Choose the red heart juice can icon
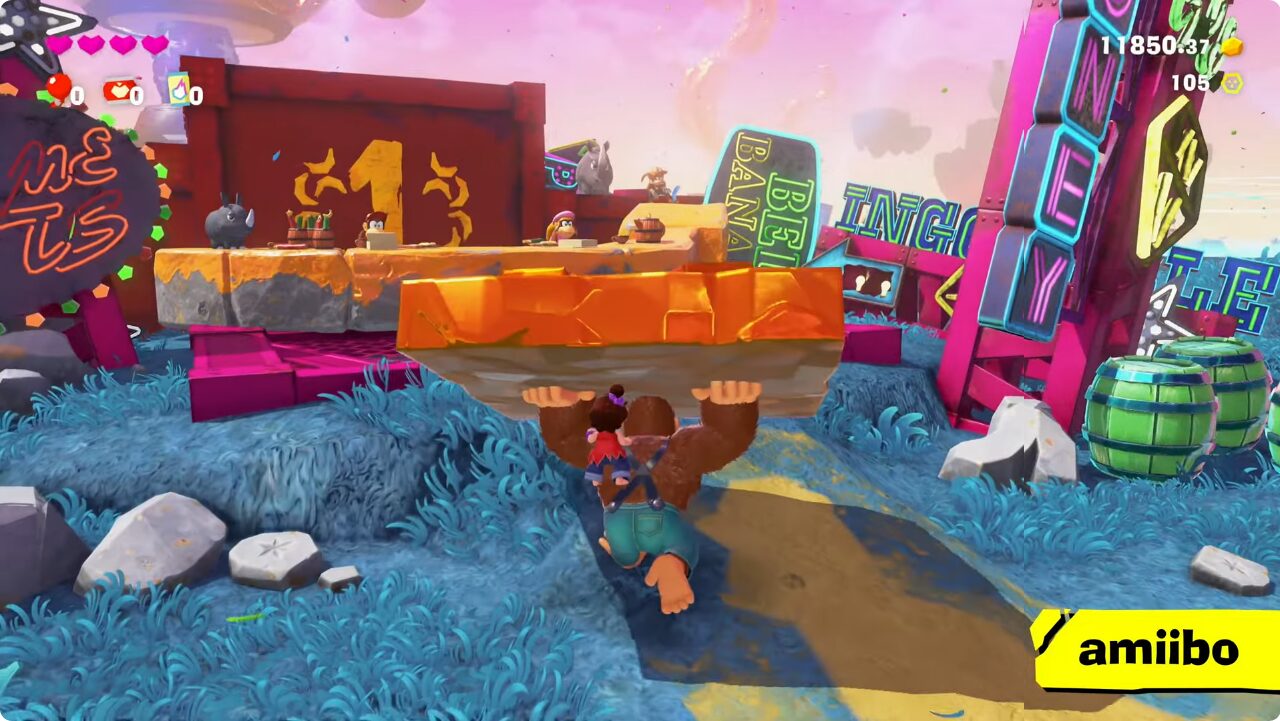The height and width of the screenshot is (721, 1280). [x=118, y=91]
